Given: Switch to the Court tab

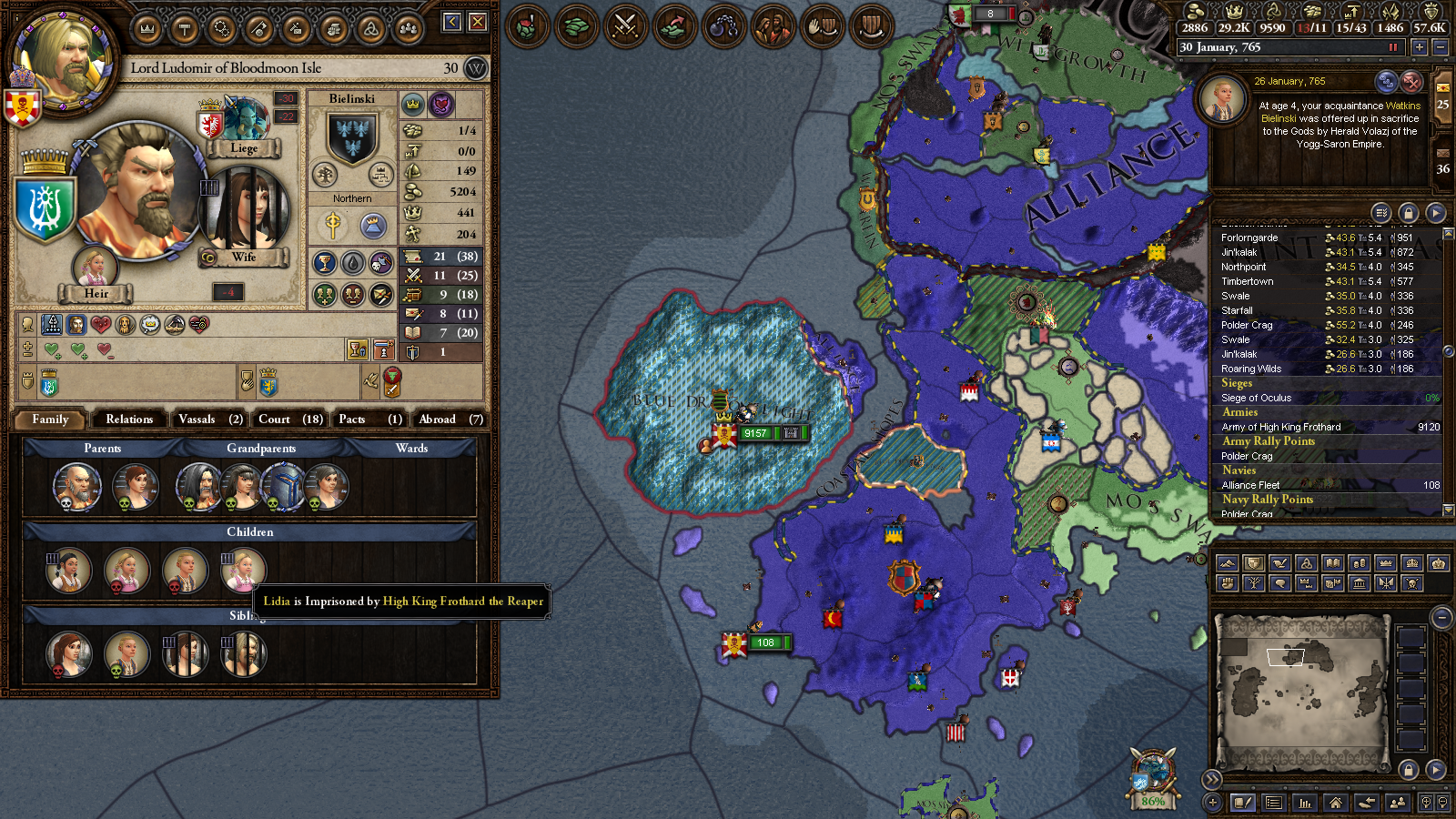Looking at the screenshot, I should 288,420.
